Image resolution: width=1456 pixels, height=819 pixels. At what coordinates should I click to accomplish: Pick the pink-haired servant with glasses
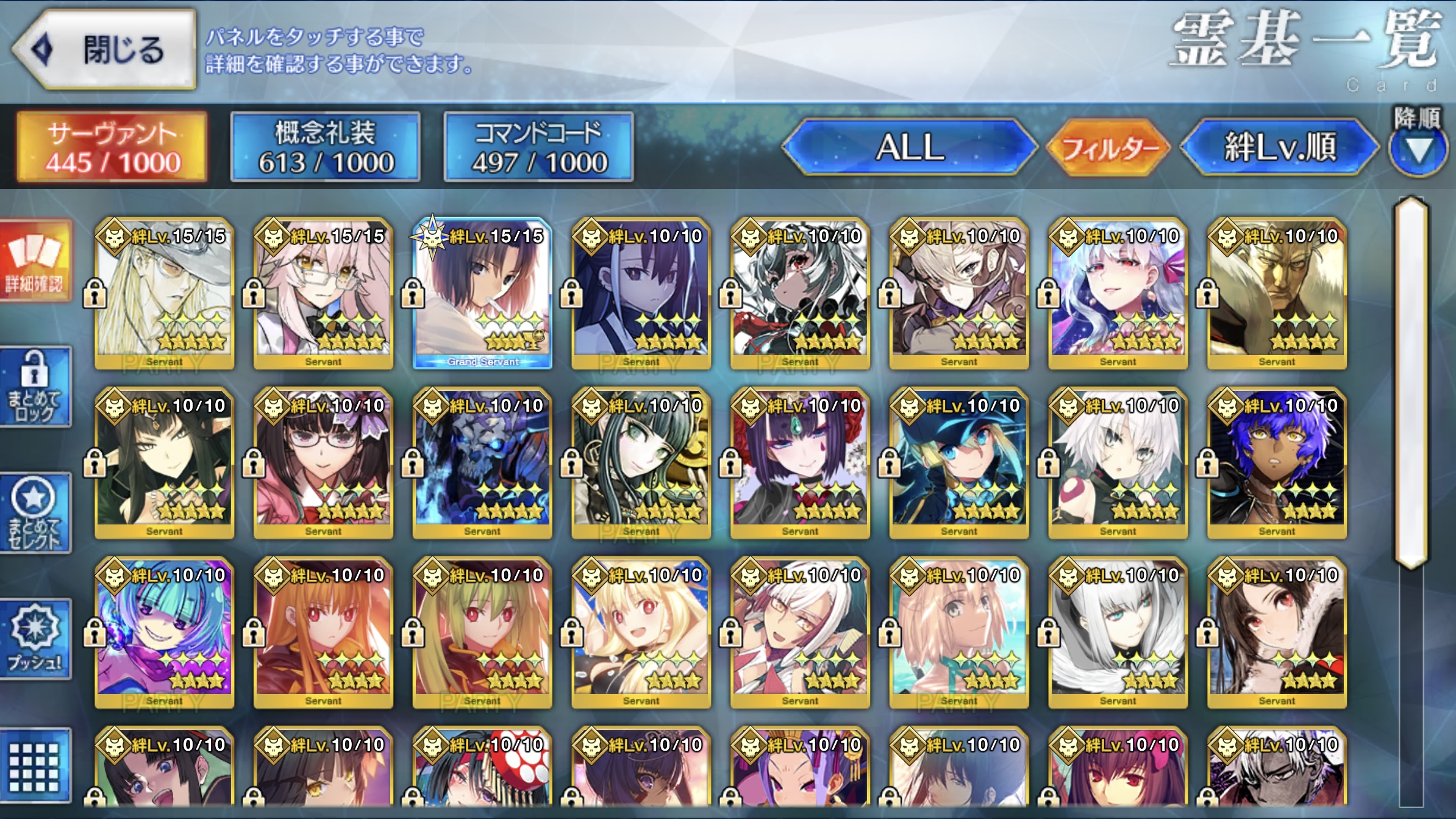323,294
